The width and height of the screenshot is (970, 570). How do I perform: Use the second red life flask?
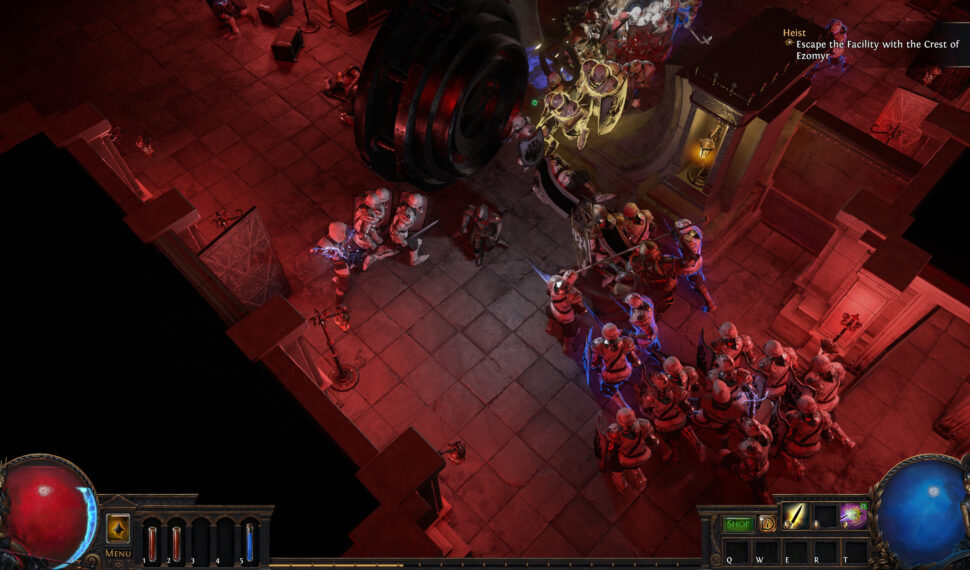176,542
